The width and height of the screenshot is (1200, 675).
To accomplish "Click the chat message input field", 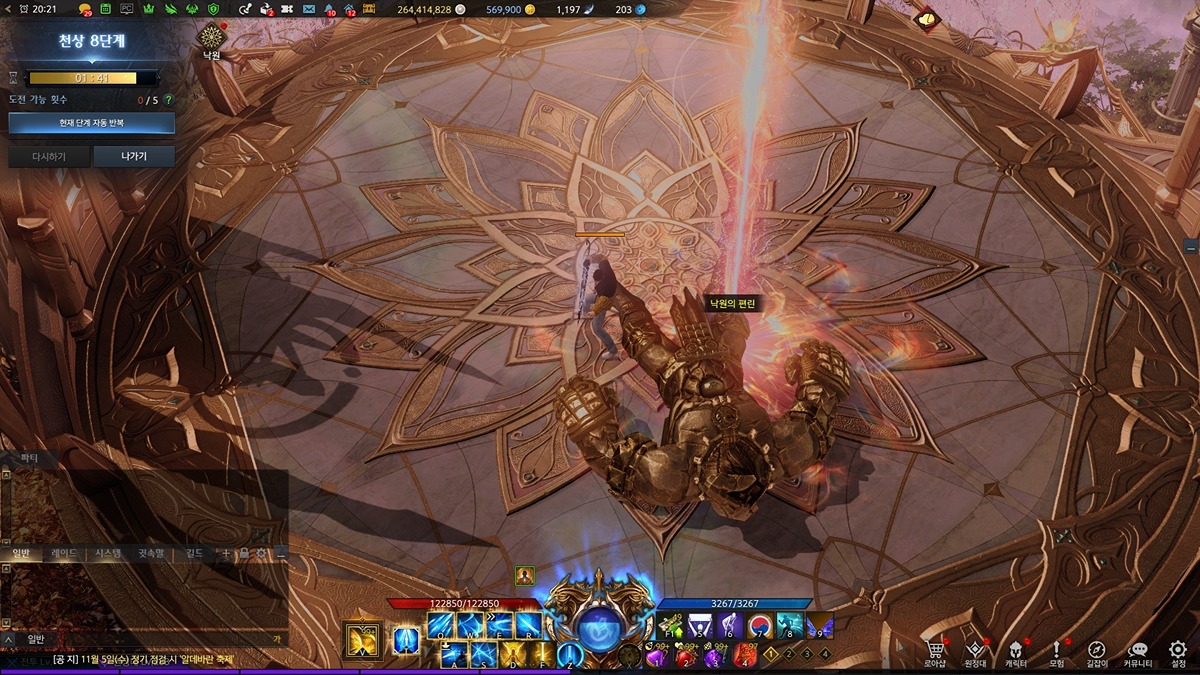I will (x=150, y=638).
